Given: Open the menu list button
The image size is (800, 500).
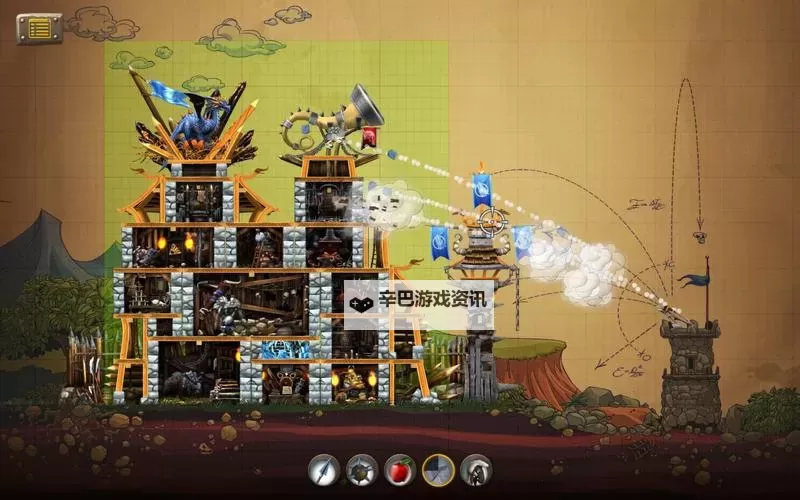Looking at the screenshot, I should tap(39, 28).
